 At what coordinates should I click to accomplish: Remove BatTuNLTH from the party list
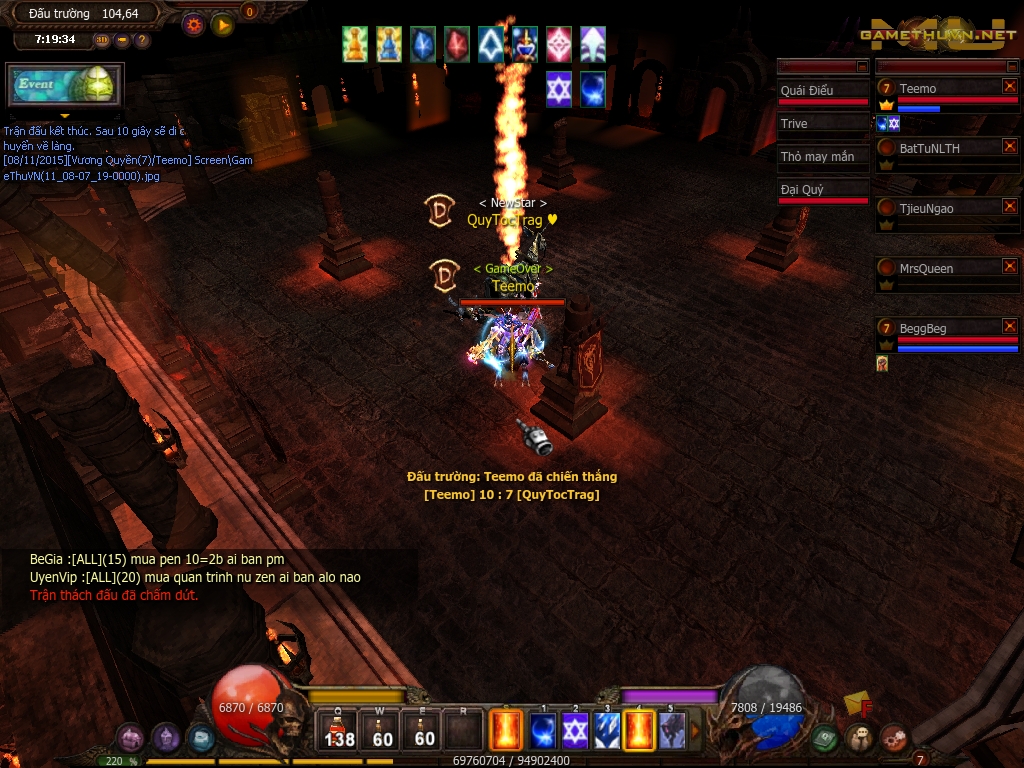point(1009,147)
